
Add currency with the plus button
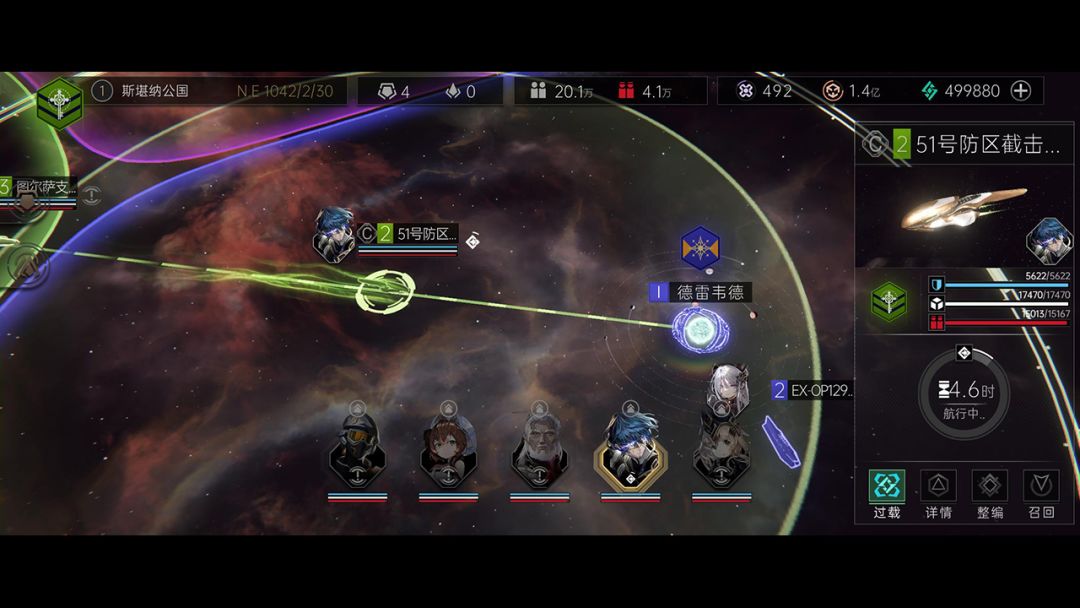[x=1021, y=91]
